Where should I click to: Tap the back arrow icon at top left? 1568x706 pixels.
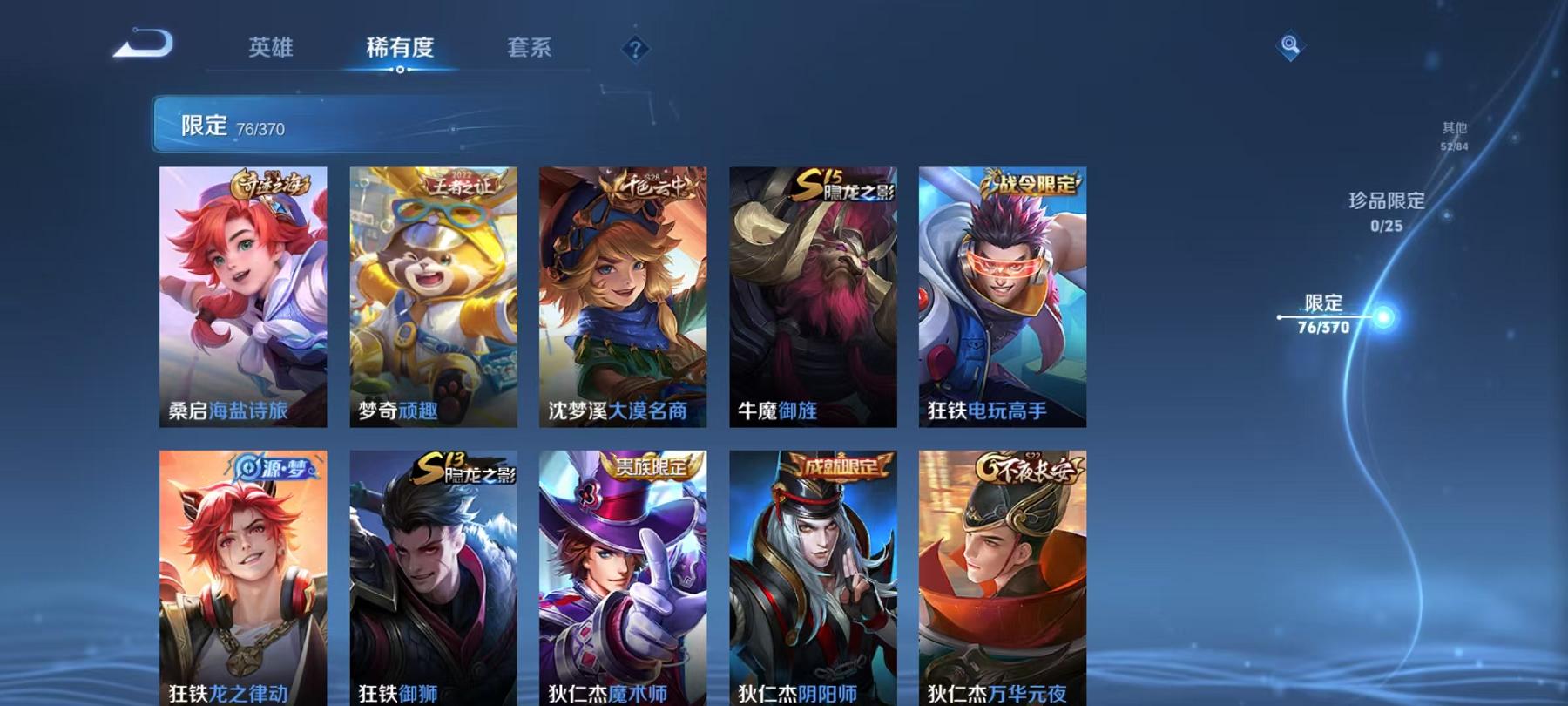(145, 41)
